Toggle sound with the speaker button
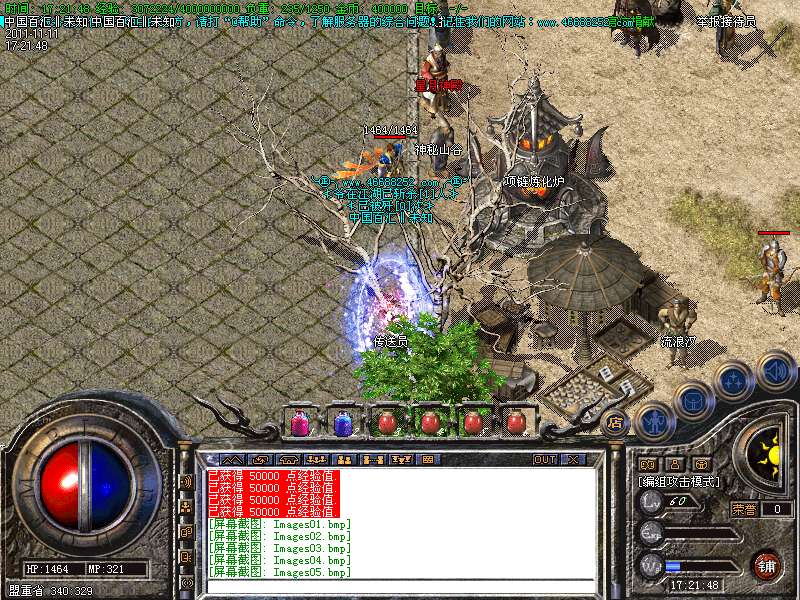 point(775,369)
